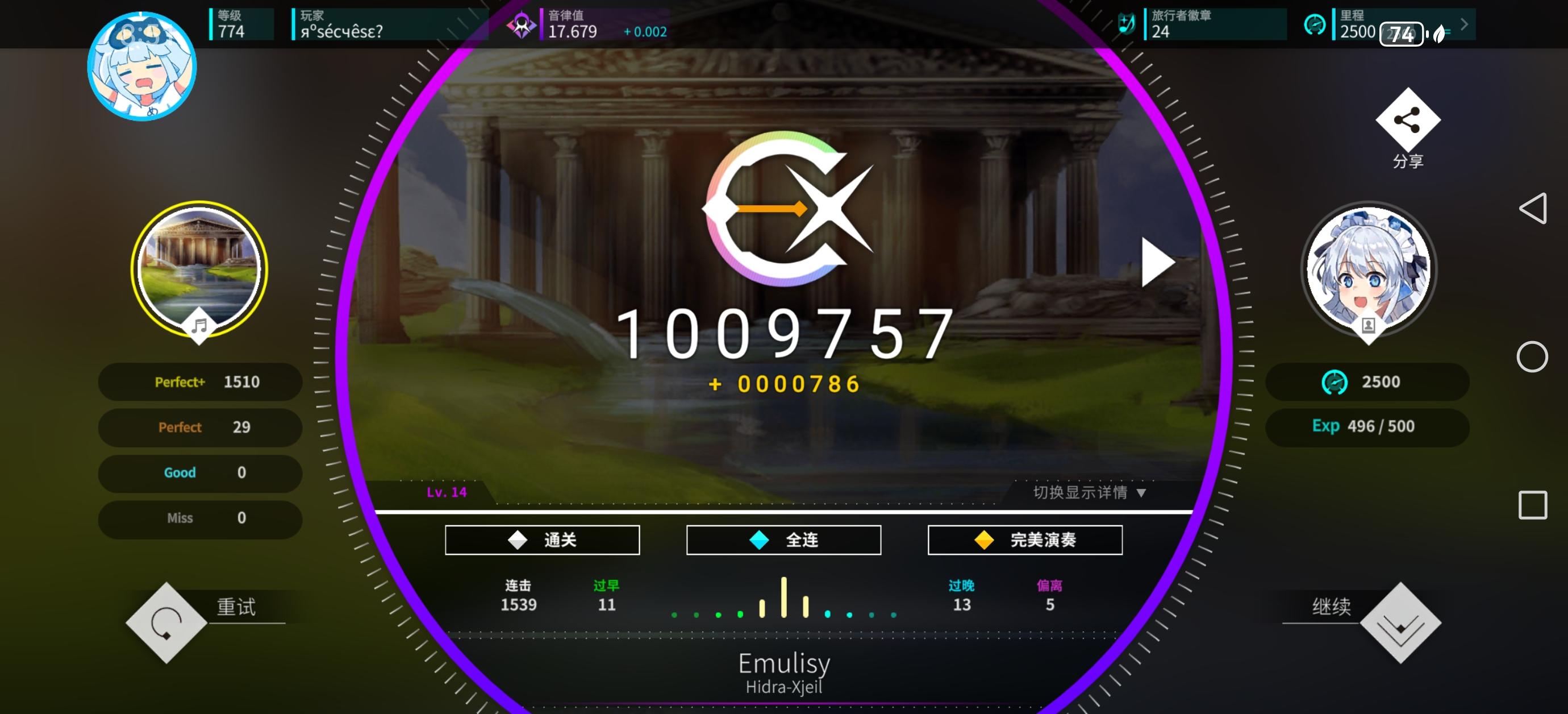Image resolution: width=1568 pixels, height=714 pixels.
Task: Select the Lv. 14 difficulty tab
Action: pos(445,493)
